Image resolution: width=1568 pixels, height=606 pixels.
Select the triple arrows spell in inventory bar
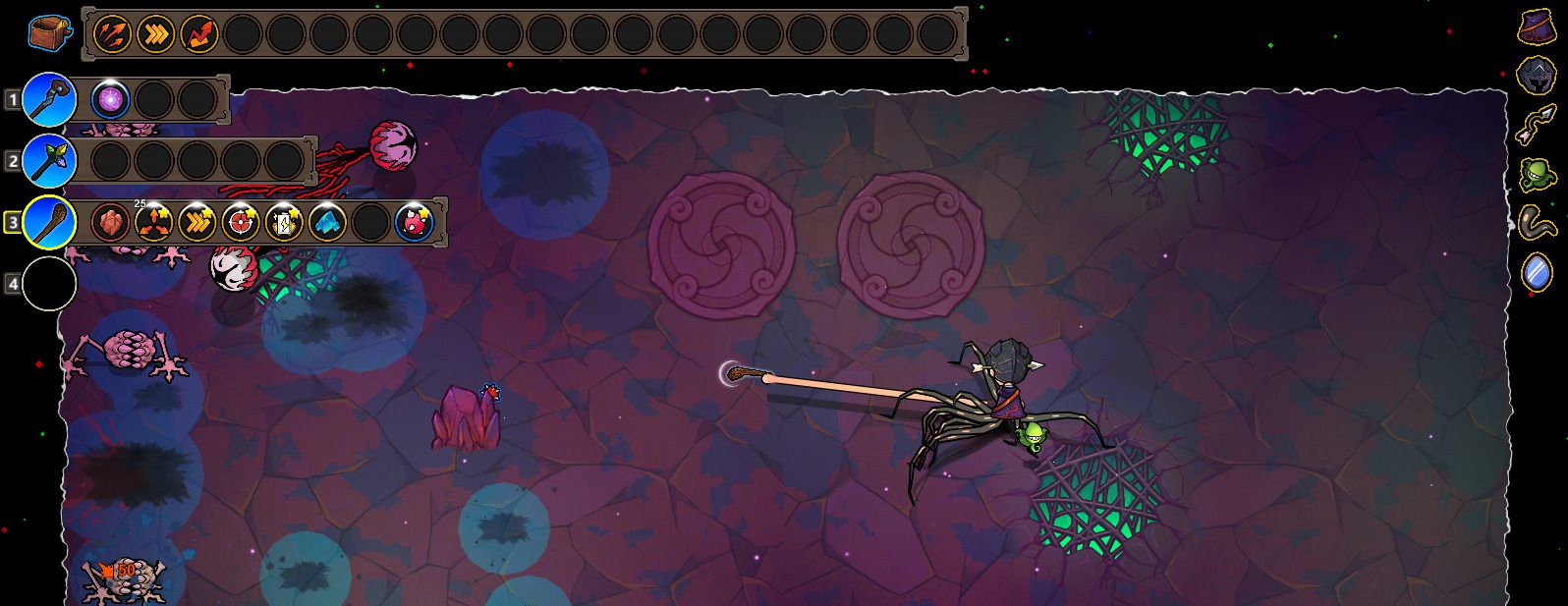point(112,34)
